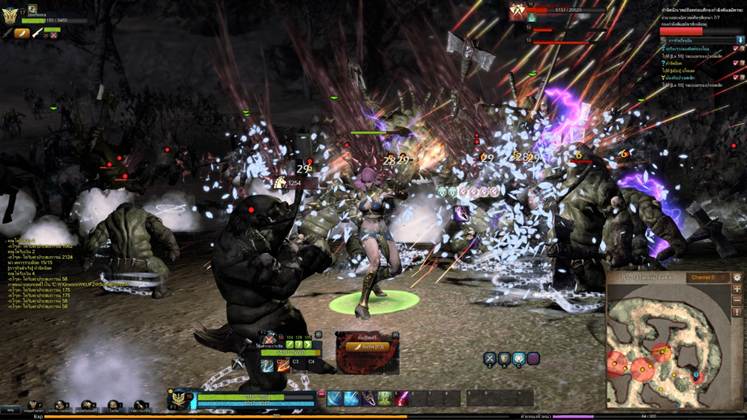The height and width of the screenshot is (420, 747).
Task: Activate the green skill in hotbar
Action: [384, 398]
